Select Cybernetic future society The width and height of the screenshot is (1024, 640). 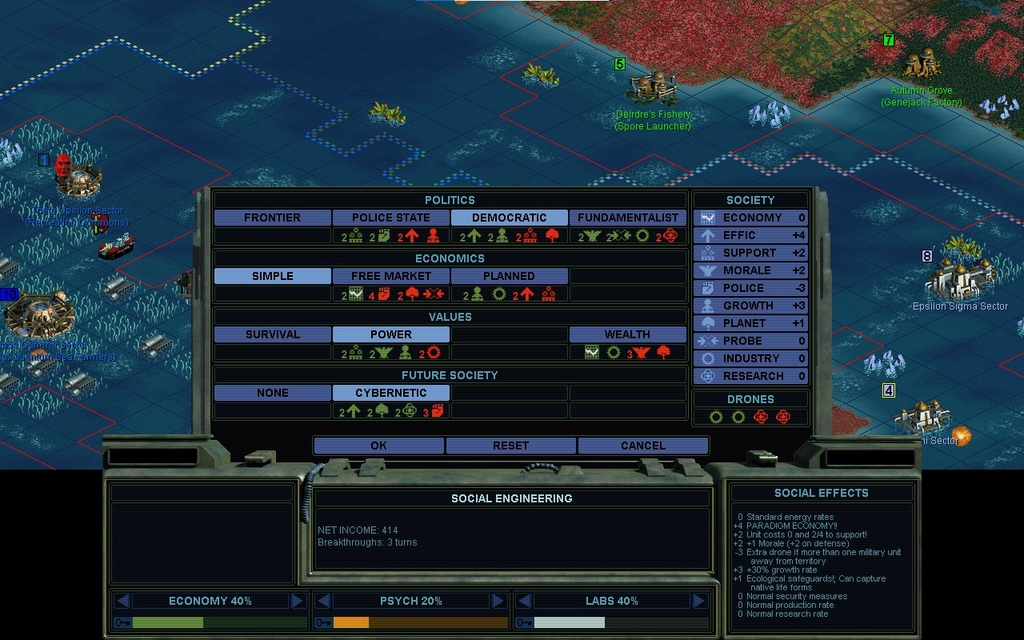(391, 393)
